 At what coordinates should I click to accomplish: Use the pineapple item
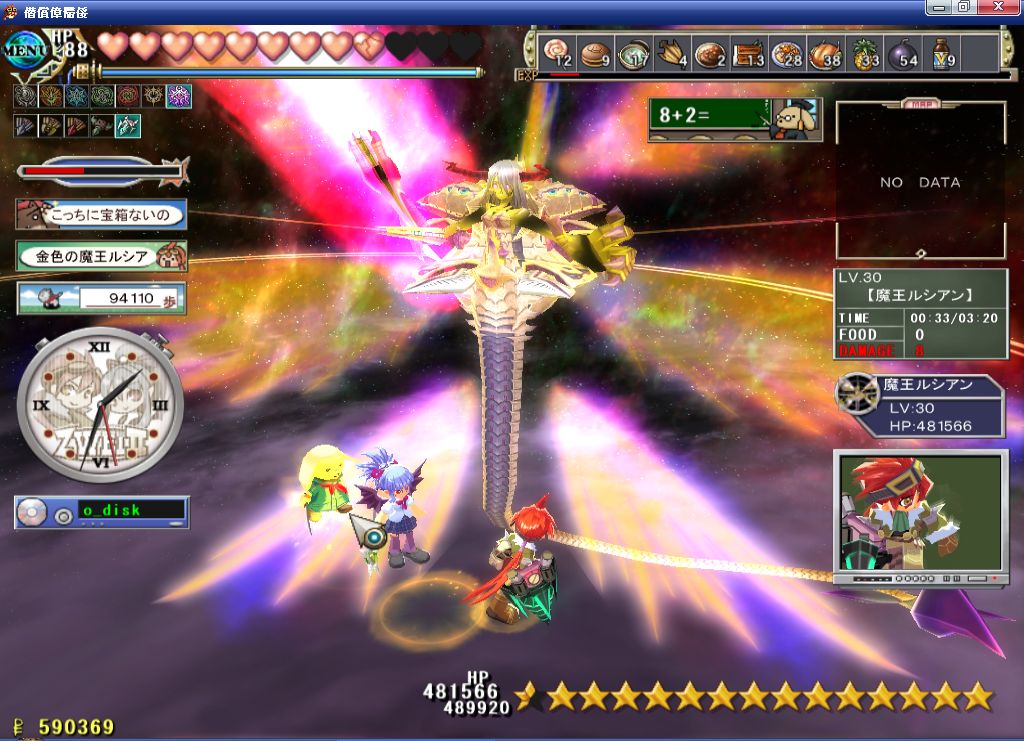[865, 53]
